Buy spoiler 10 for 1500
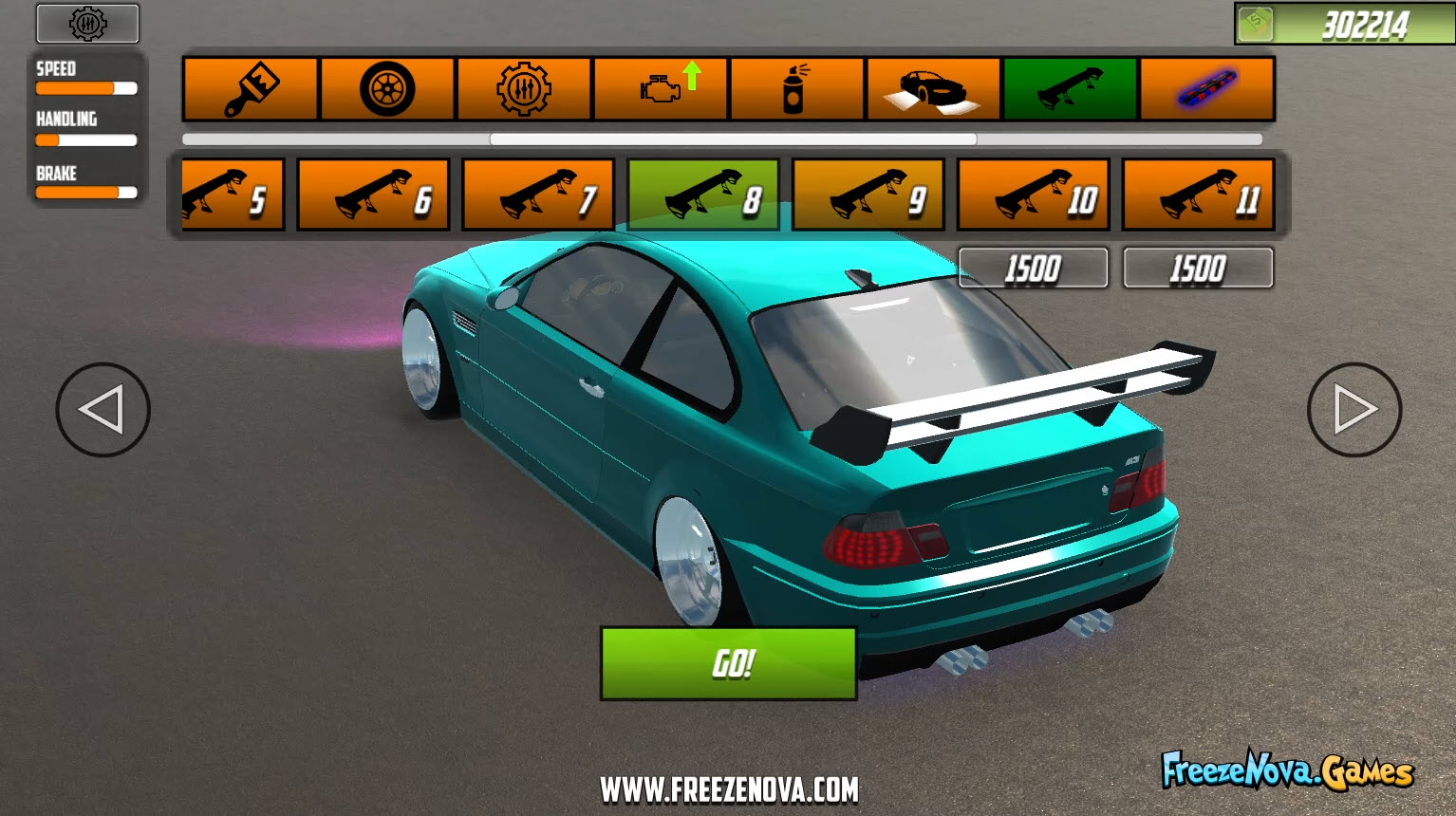This screenshot has width=1456, height=816. pos(1033,268)
